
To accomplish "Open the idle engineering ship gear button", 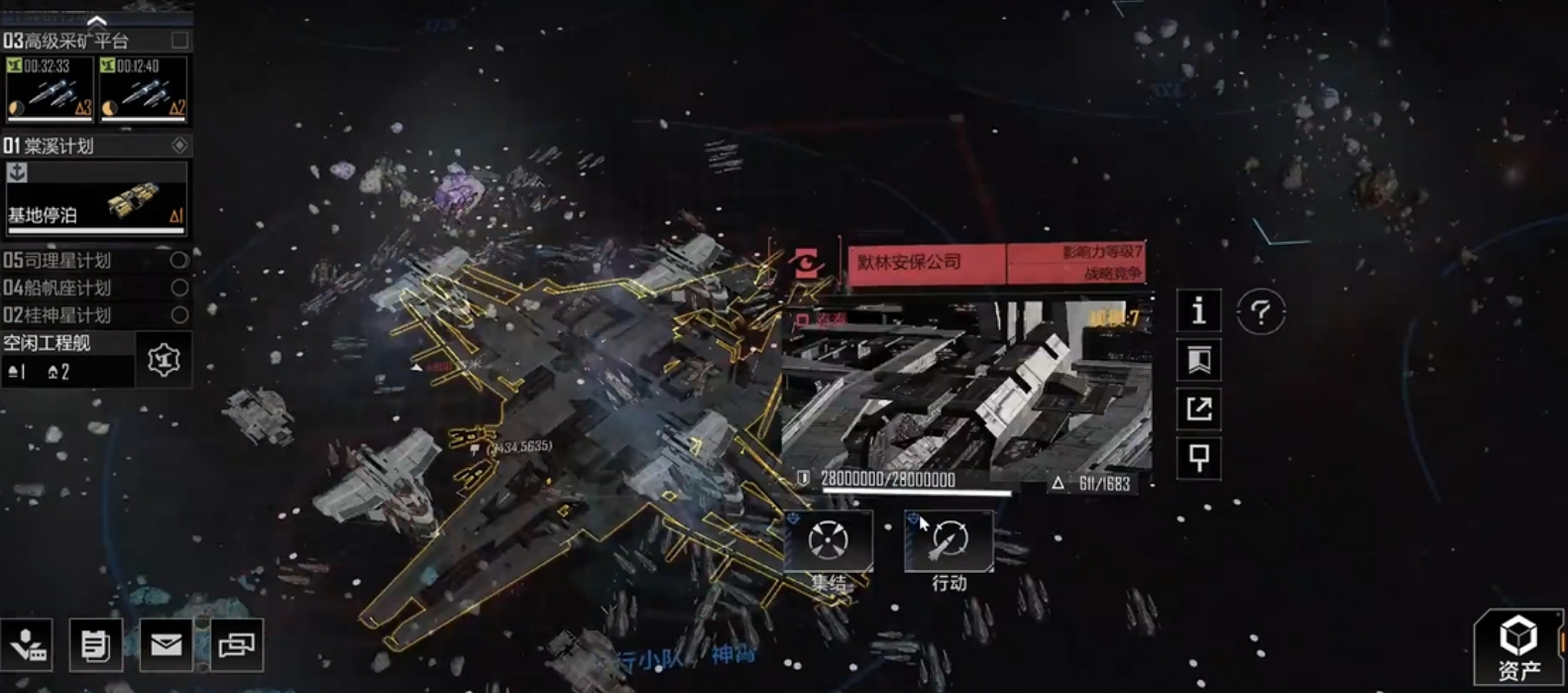I will 164,359.
